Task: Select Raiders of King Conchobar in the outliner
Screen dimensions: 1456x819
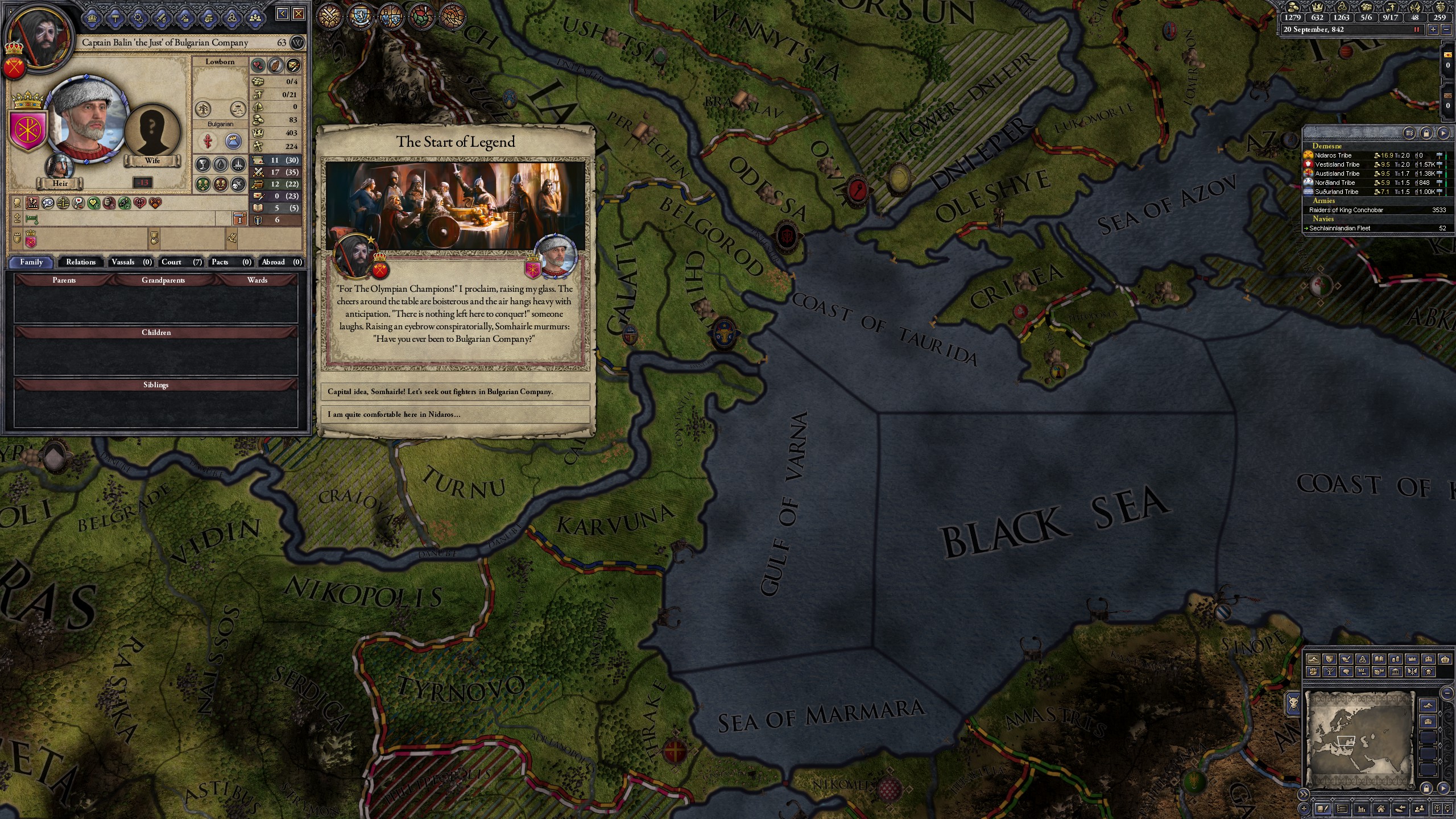Action: tap(1348, 210)
